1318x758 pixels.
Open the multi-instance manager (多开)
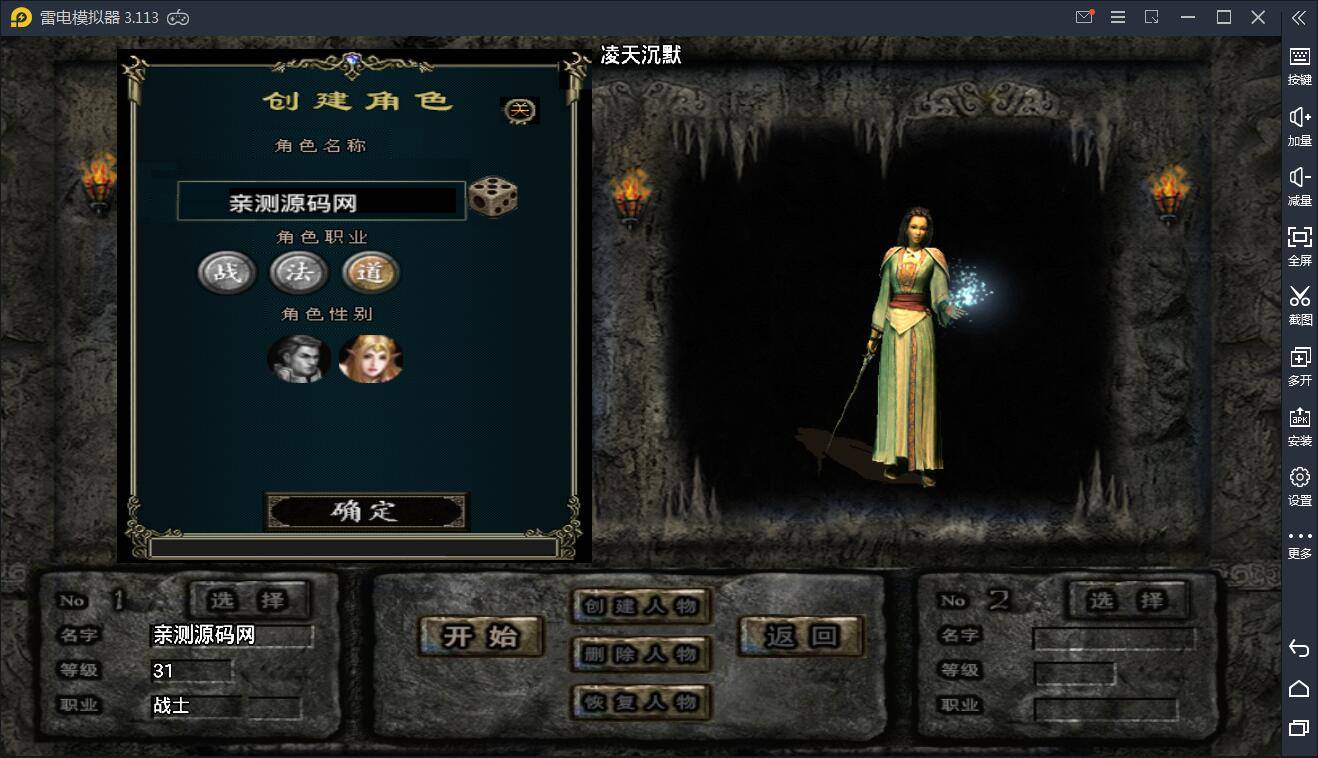(x=1299, y=365)
